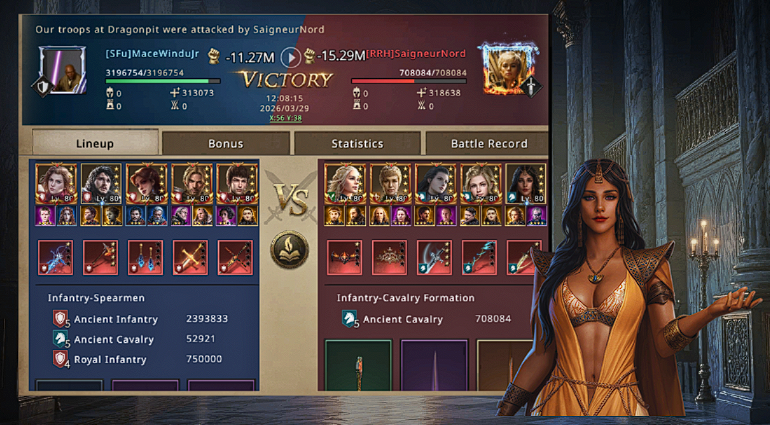Play the battle replay
The width and height of the screenshot is (770, 425).
click(x=290, y=57)
